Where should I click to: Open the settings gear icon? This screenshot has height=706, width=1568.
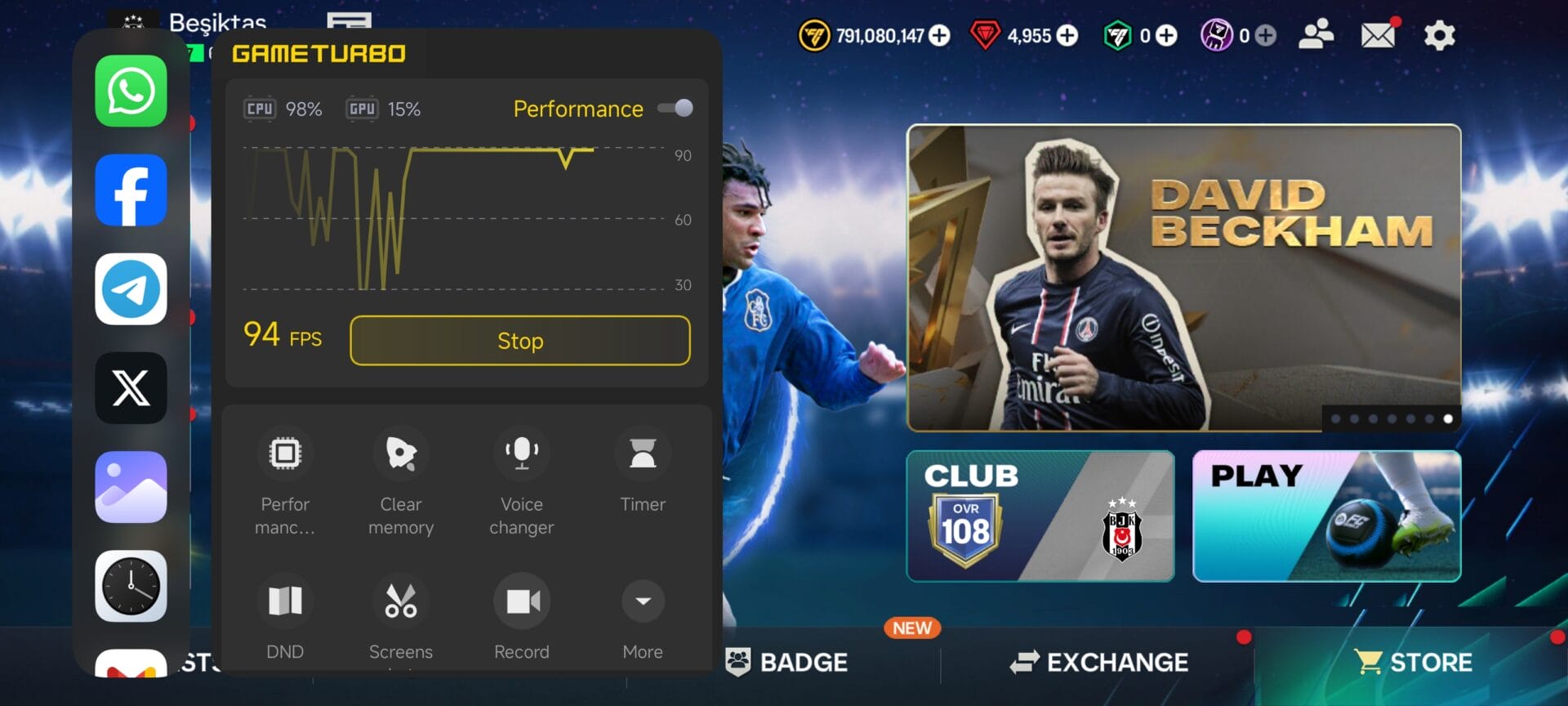point(1439,36)
